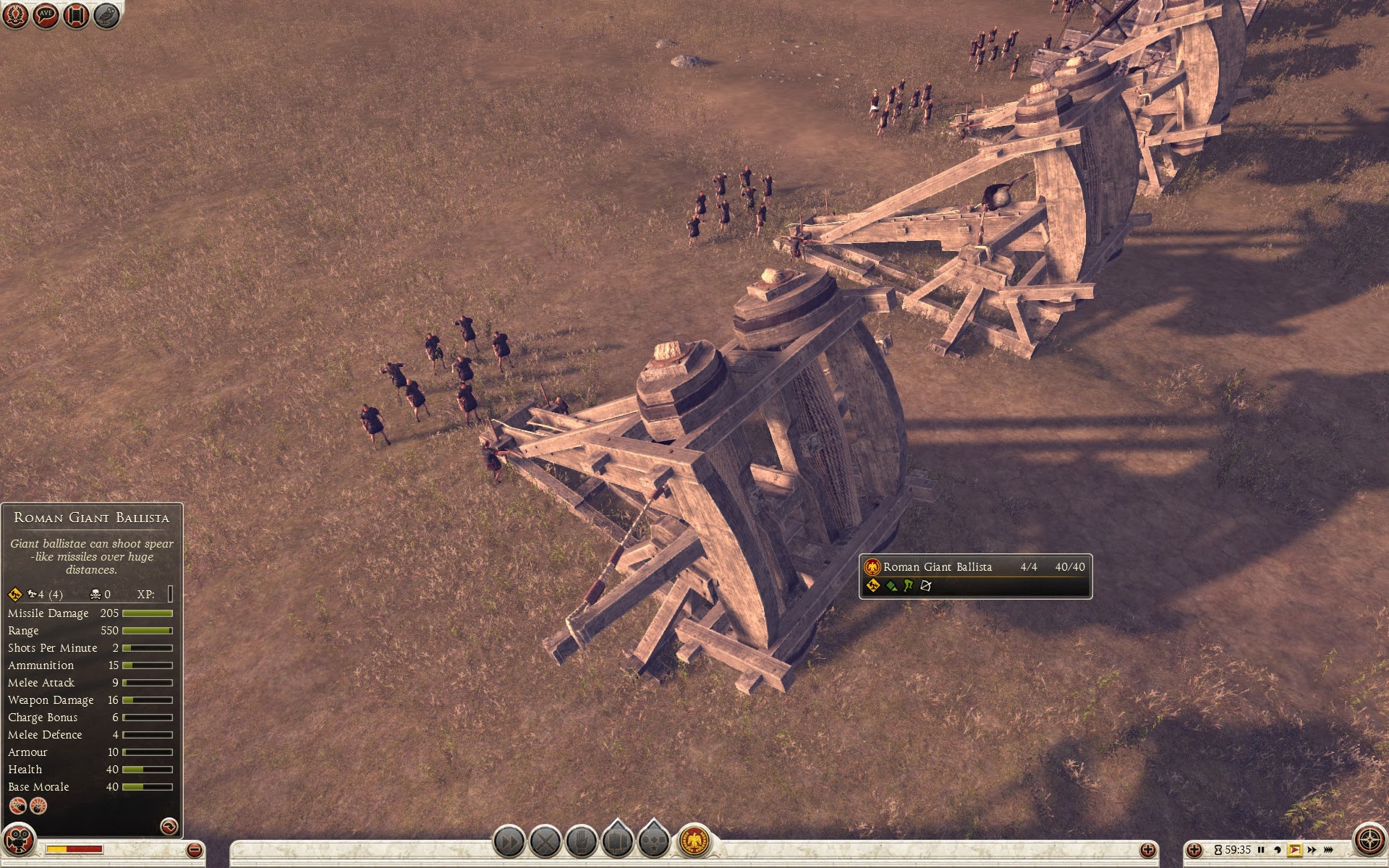Set battle speed to fast forward
1389x868 pixels.
click(1312, 850)
